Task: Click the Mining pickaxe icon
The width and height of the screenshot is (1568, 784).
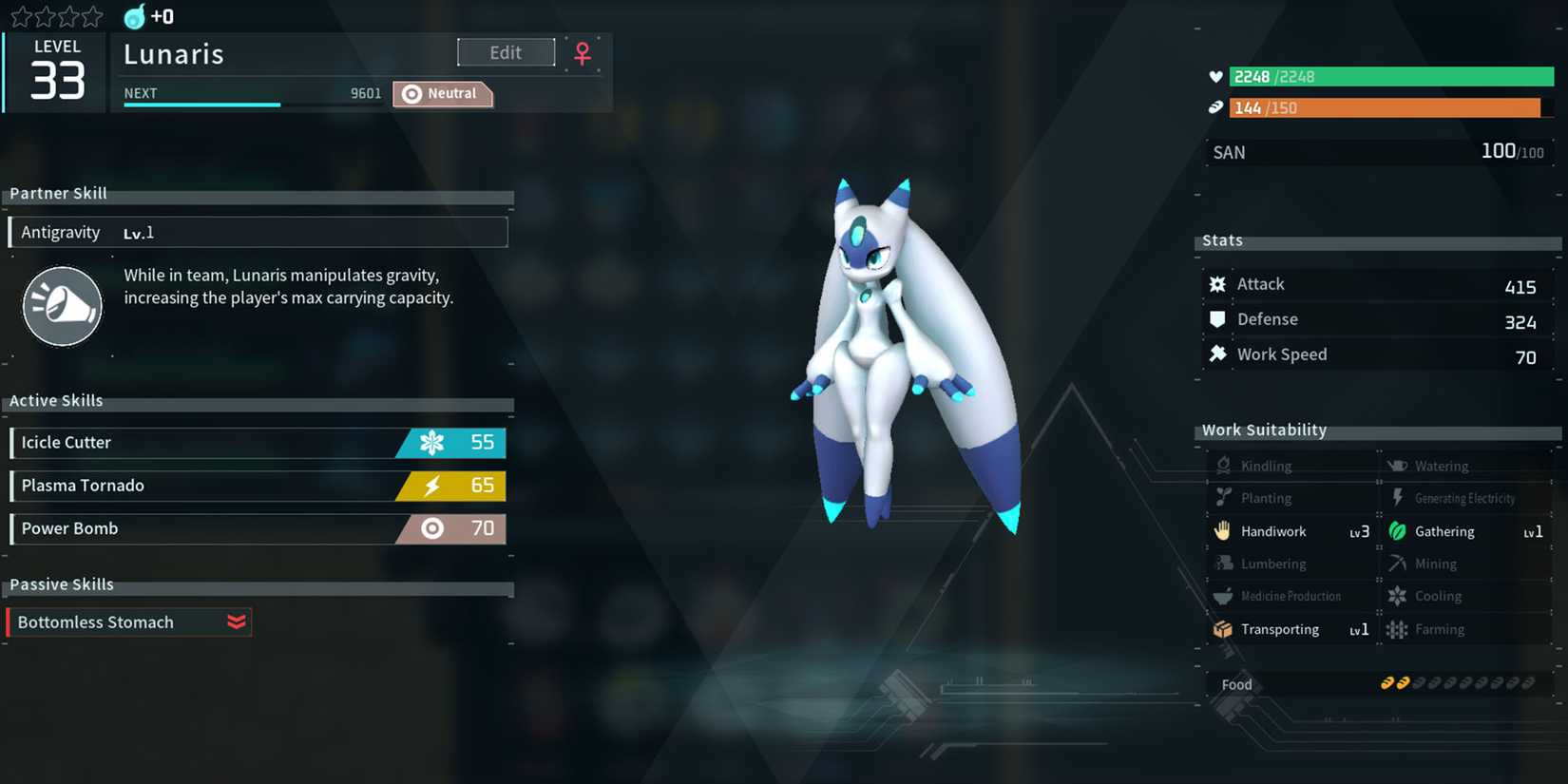Action: [1398, 564]
